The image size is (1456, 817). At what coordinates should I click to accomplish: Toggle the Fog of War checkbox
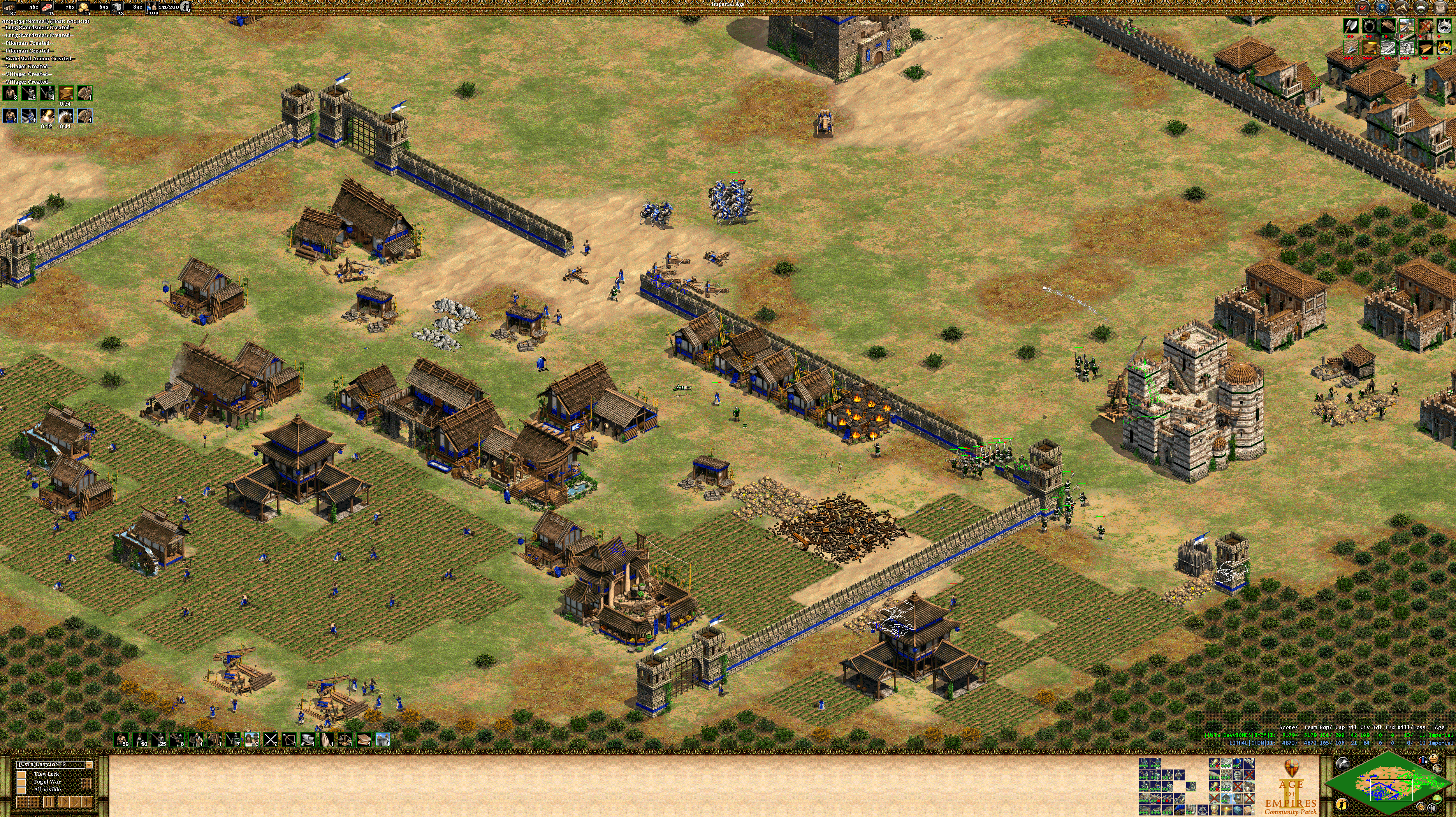point(22,782)
